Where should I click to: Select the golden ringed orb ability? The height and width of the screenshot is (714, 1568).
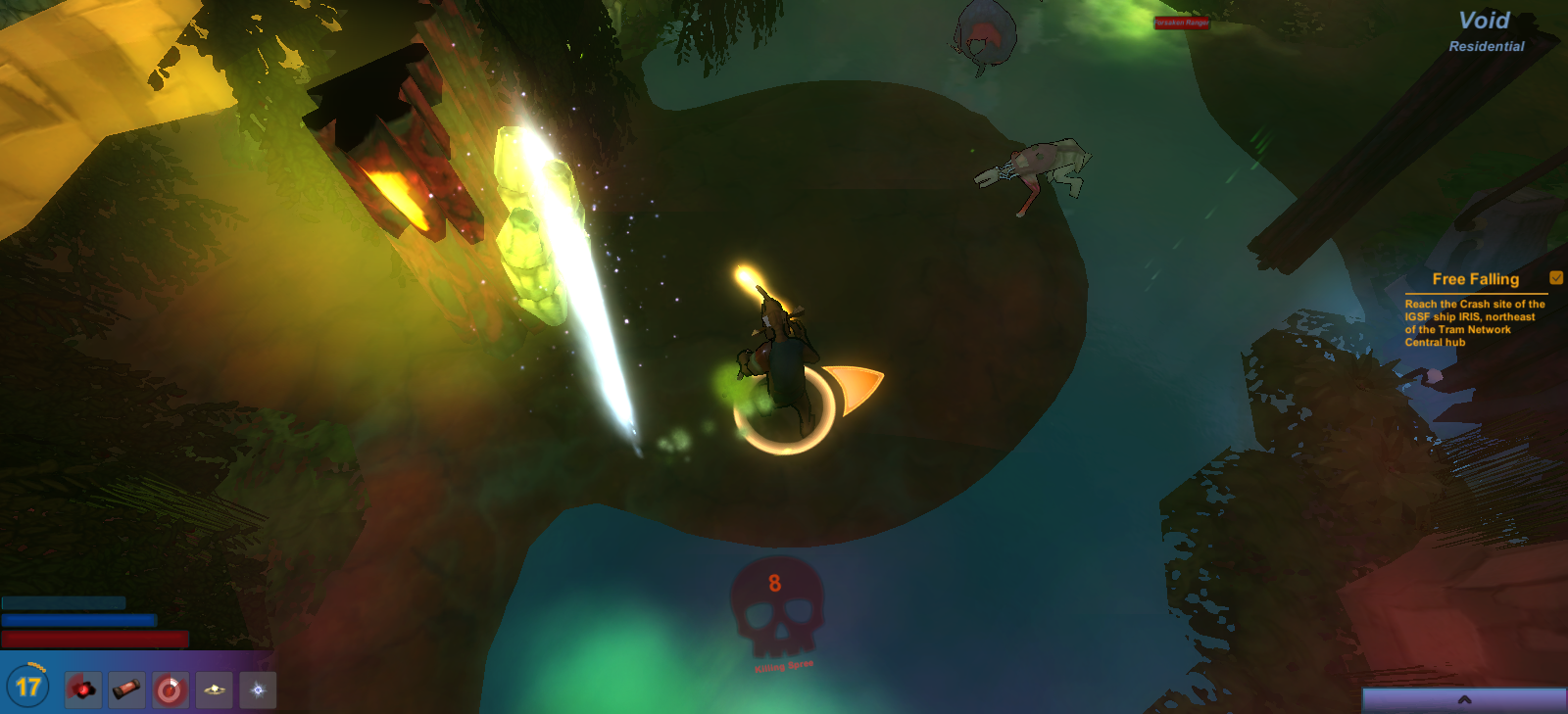pyautogui.click(x=214, y=690)
